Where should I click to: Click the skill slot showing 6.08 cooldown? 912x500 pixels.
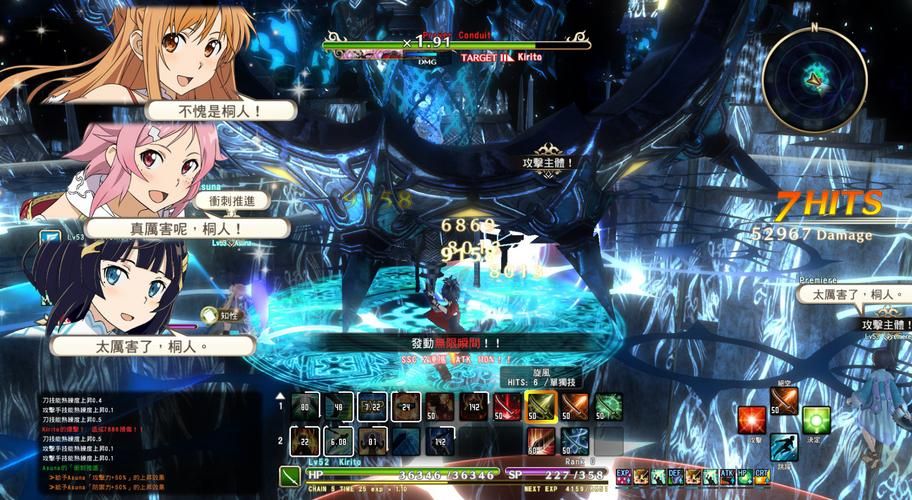tap(338, 440)
